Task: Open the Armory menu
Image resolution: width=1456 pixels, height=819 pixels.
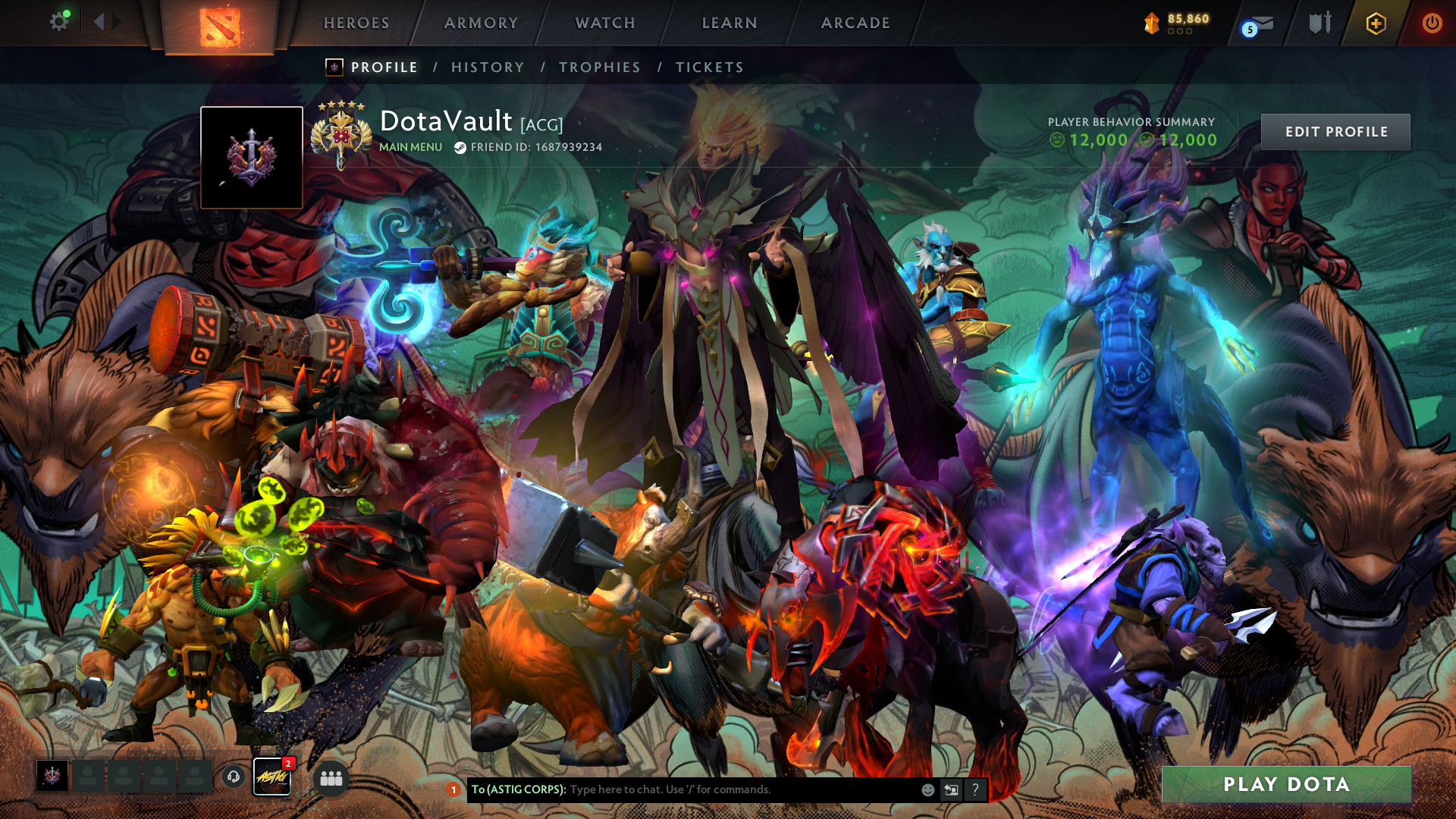Action: click(x=481, y=24)
